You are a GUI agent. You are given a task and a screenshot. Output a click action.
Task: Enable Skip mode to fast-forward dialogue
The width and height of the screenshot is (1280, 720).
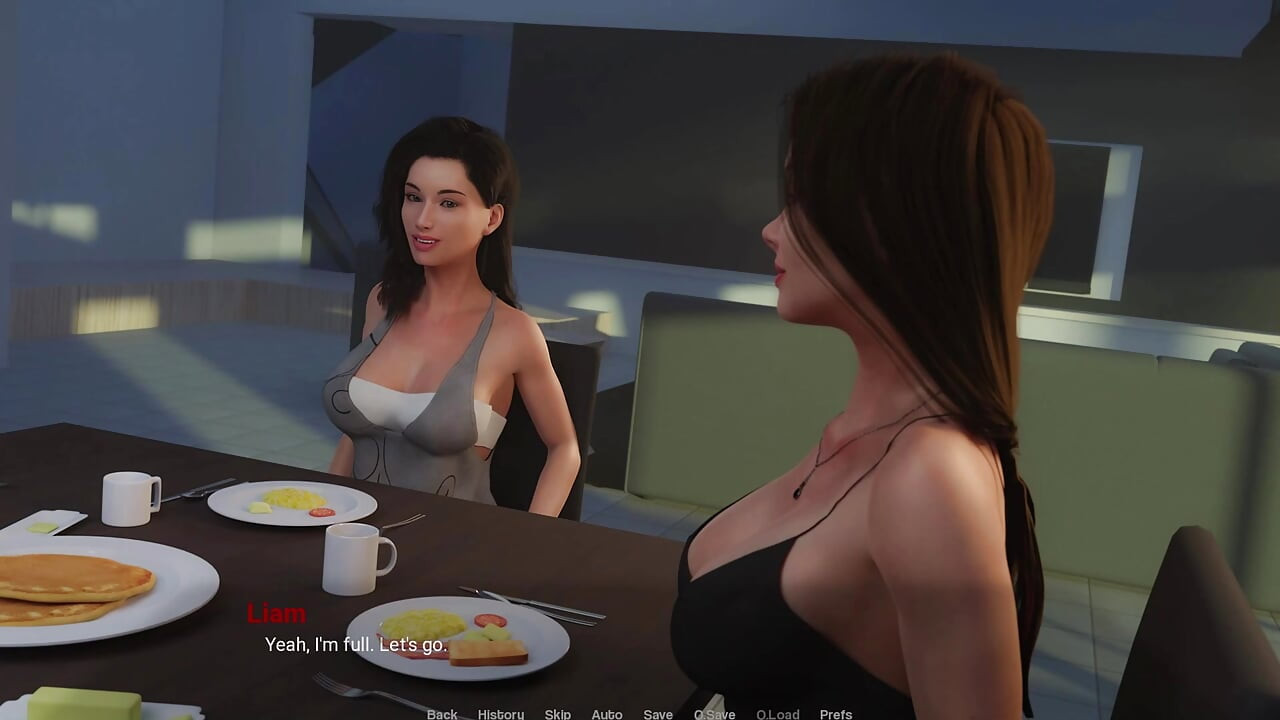(x=557, y=714)
